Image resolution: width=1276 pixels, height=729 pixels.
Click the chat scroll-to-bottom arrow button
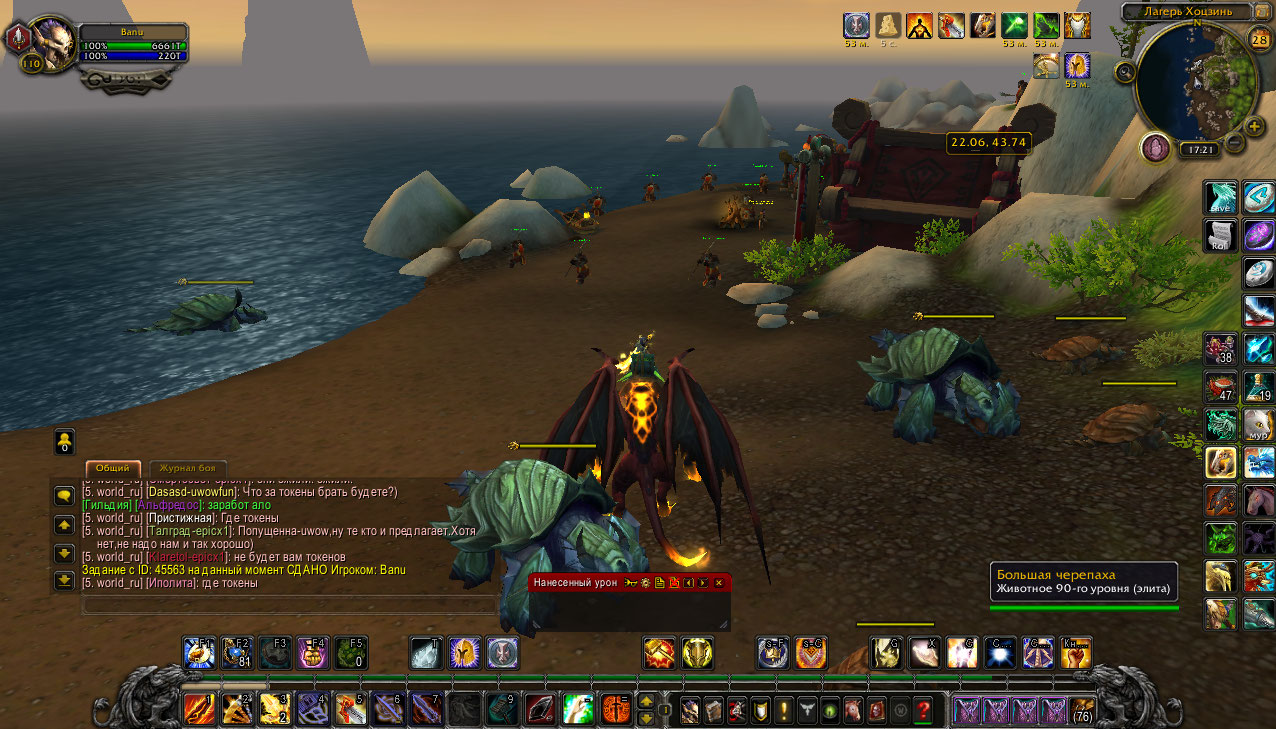pyautogui.click(x=64, y=579)
